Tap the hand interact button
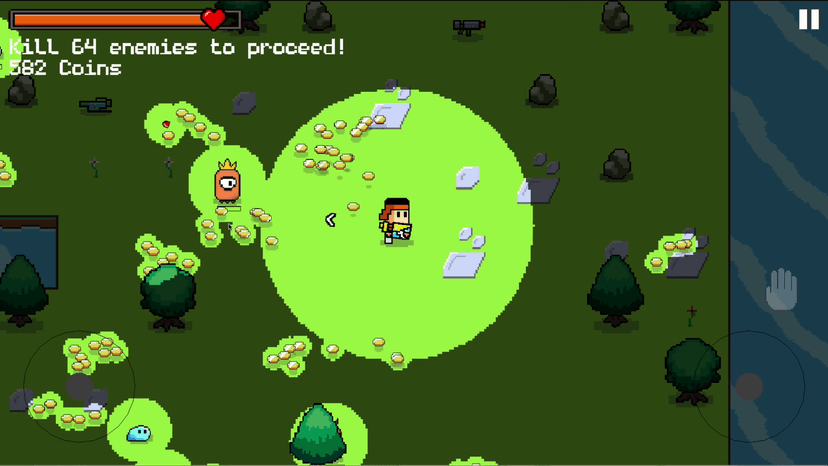828x466 pixels. [x=782, y=290]
